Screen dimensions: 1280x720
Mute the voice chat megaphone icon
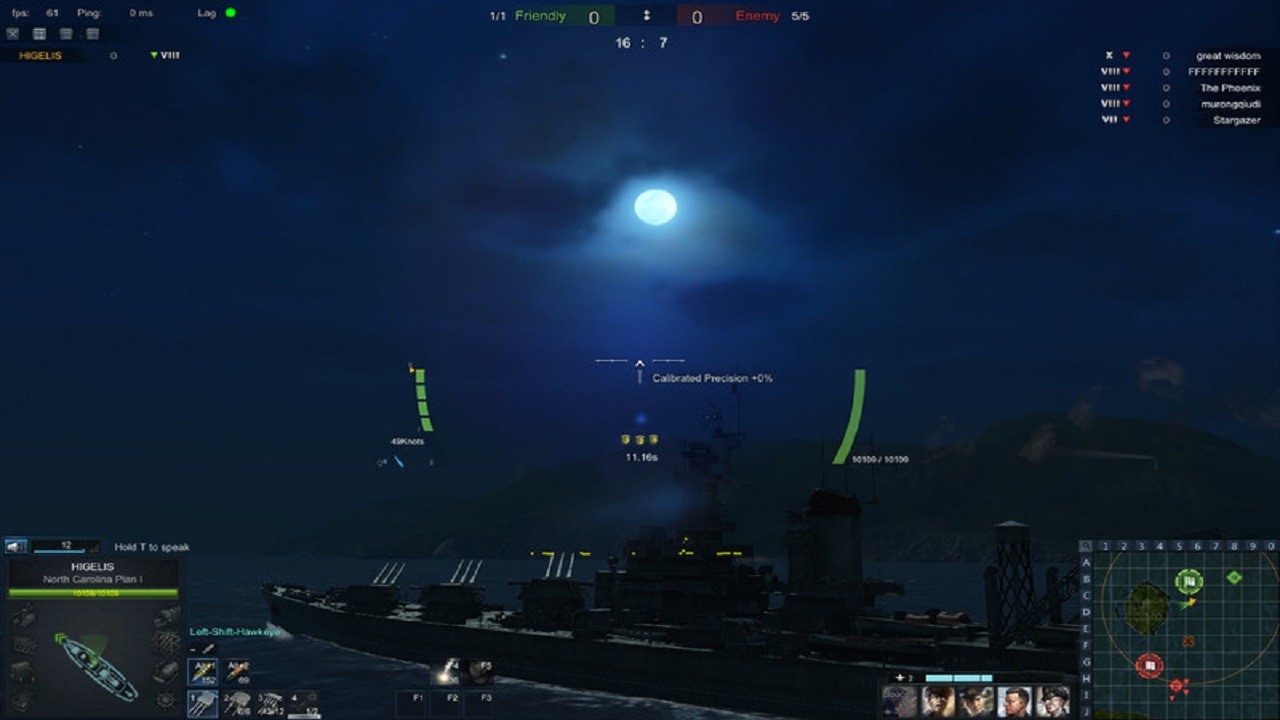click(x=14, y=548)
